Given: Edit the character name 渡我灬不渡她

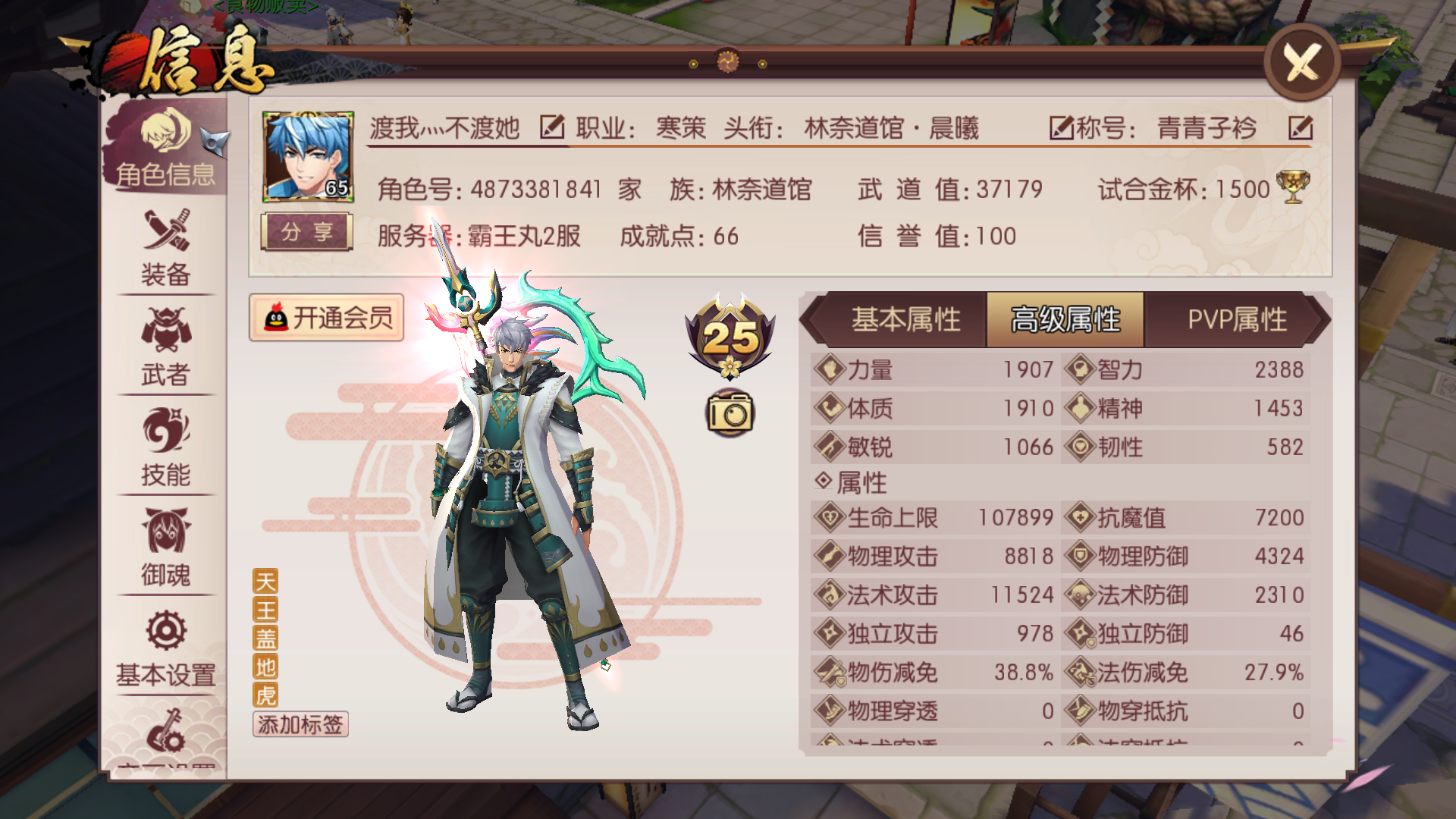Looking at the screenshot, I should click(552, 127).
